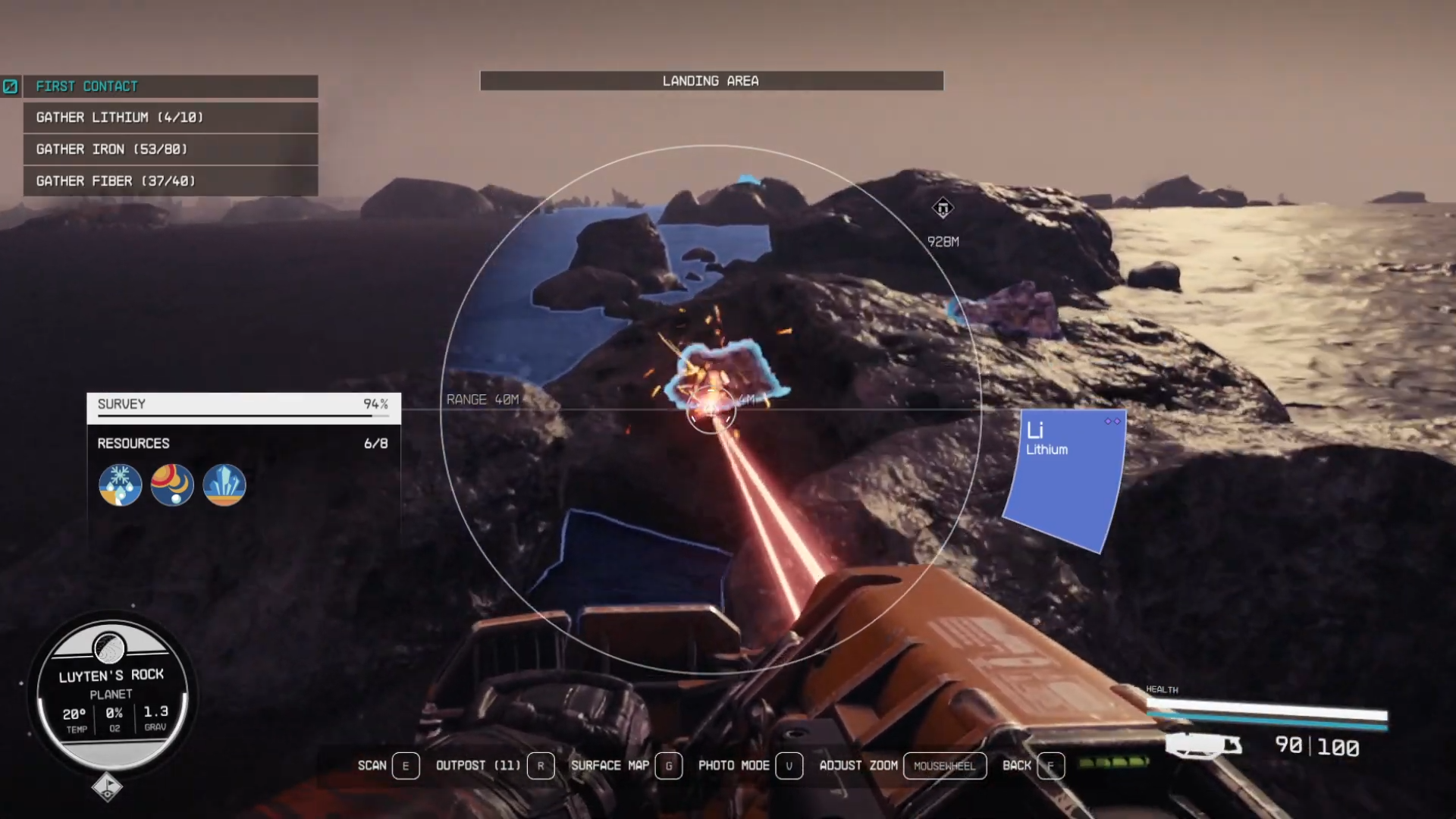Select the Landing Area banner
This screenshot has height=819, width=1456.
[711, 81]
